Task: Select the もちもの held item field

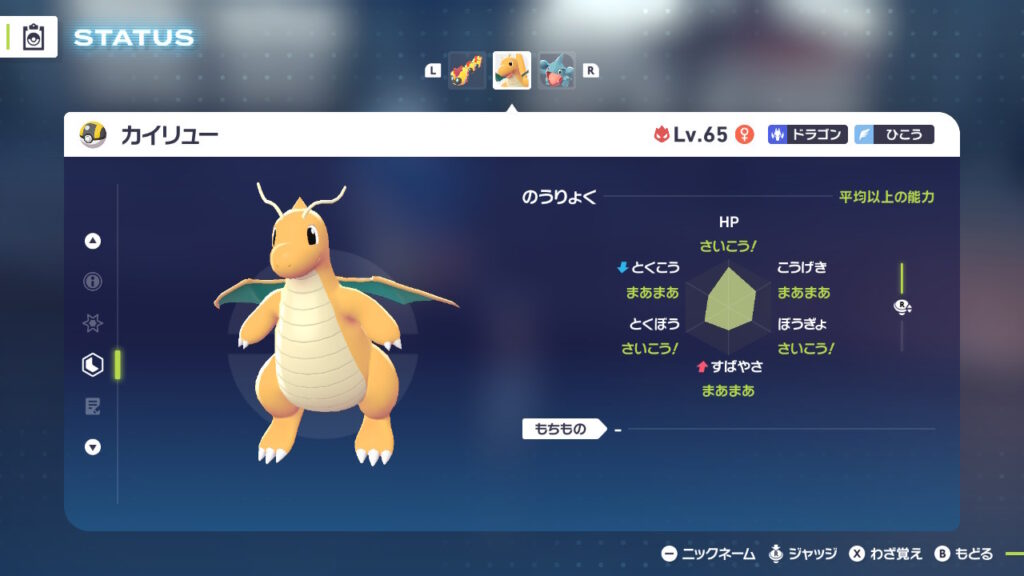Action: click(x=564, y=430)
